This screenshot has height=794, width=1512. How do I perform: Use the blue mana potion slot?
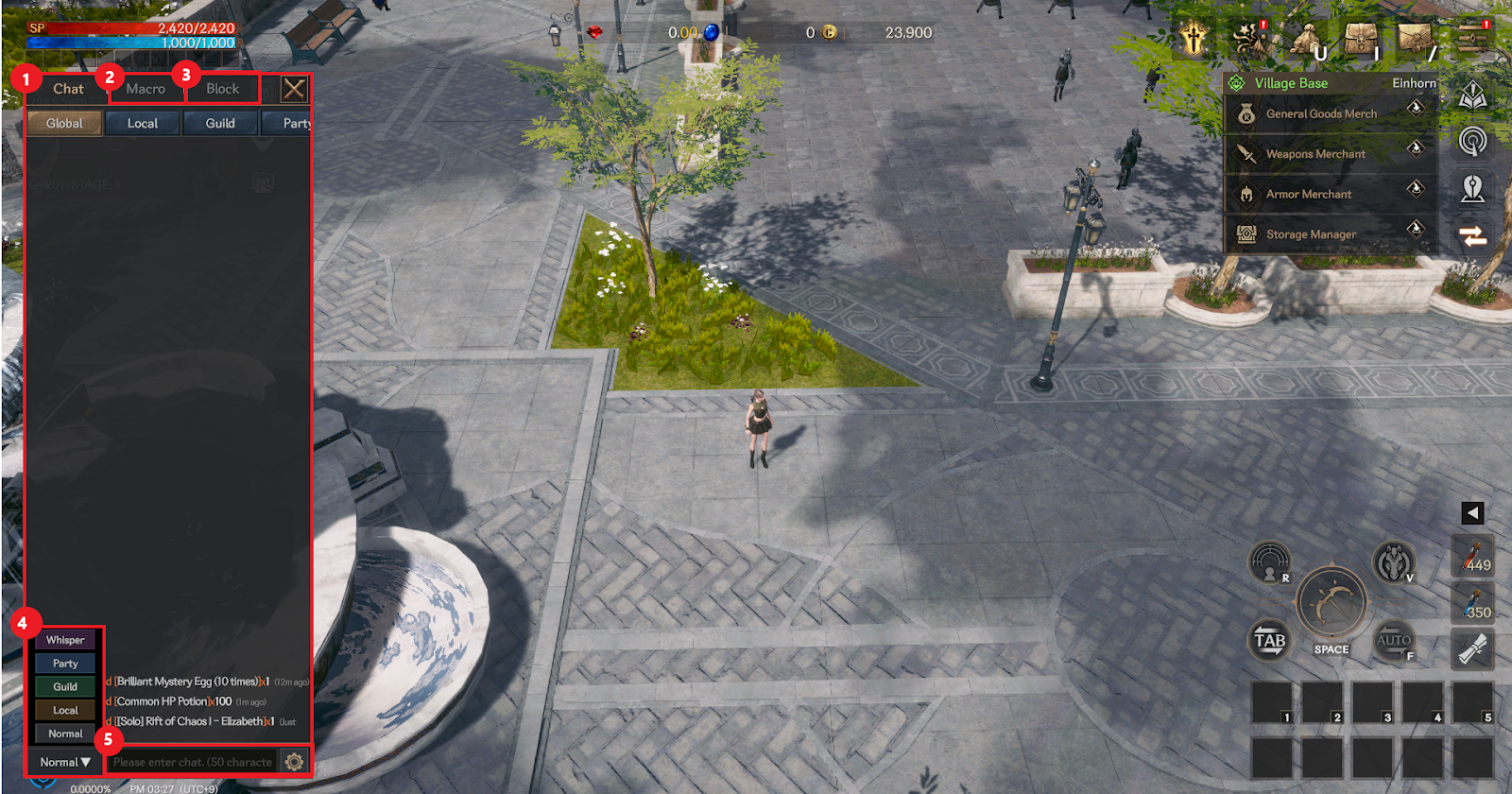pyautogui.click(x=1472, y=603)
